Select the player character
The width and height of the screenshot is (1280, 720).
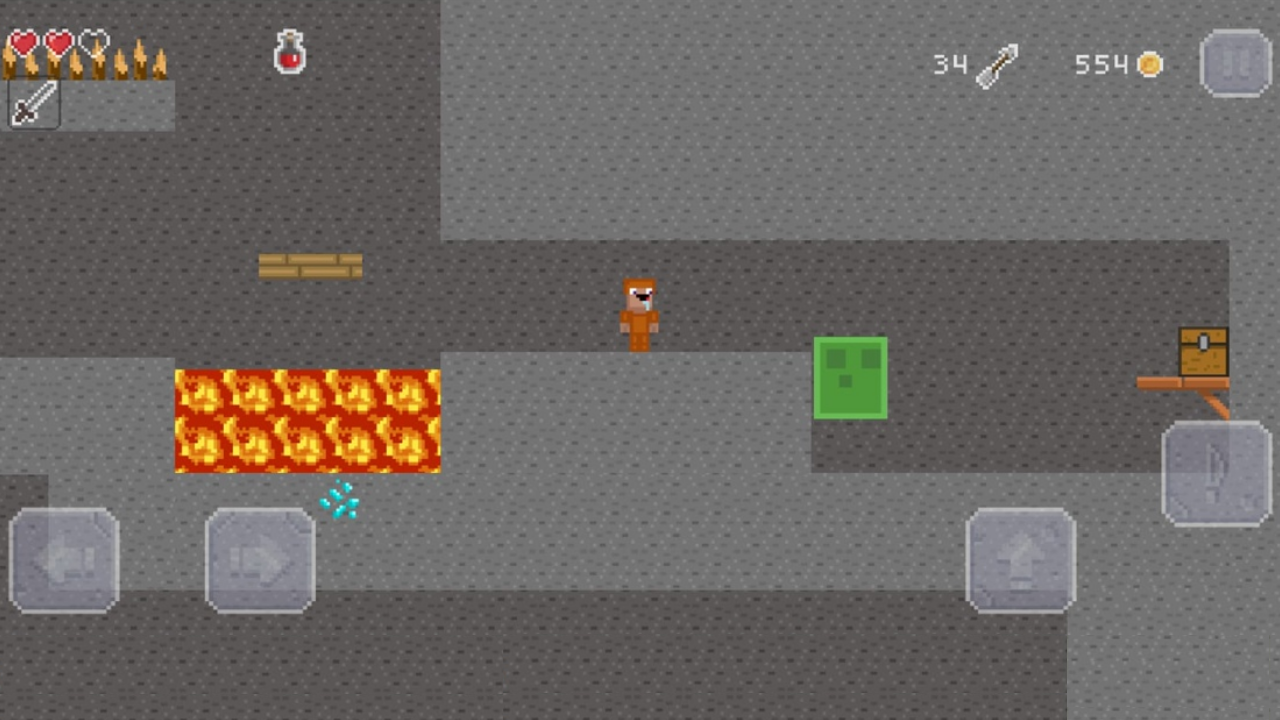639,312
